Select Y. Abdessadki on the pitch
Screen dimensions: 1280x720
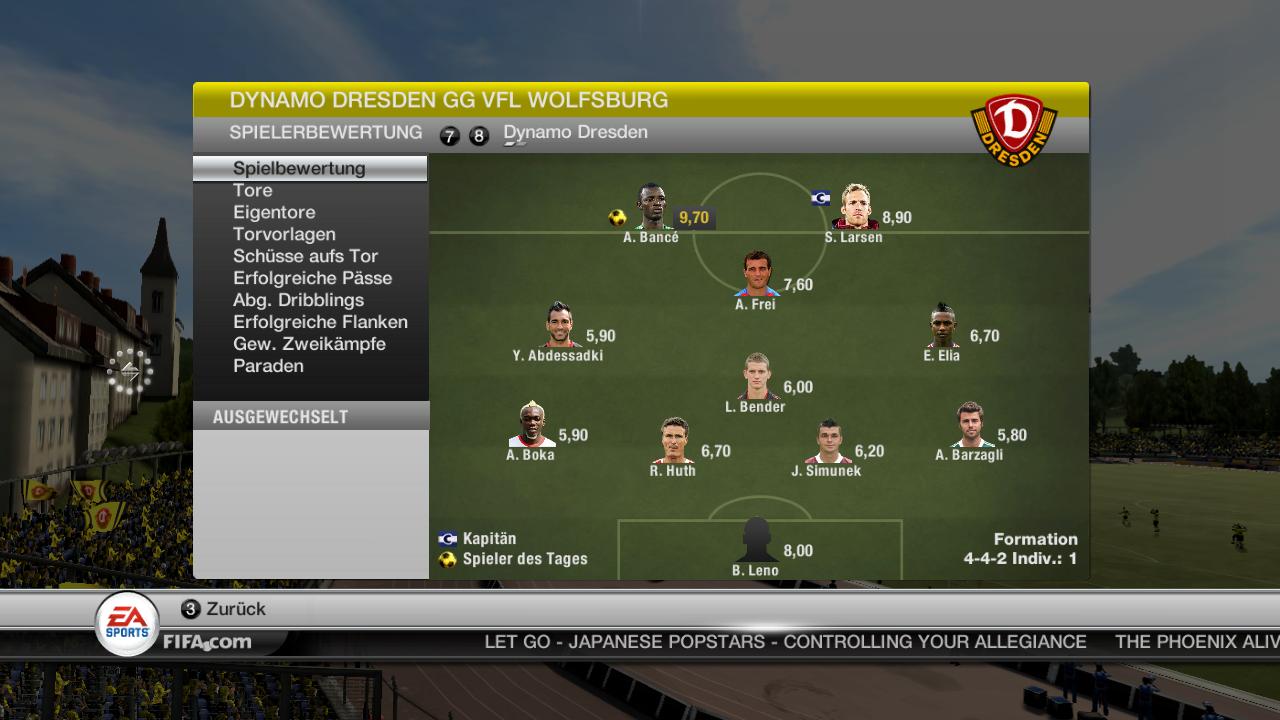pos(560,326)
